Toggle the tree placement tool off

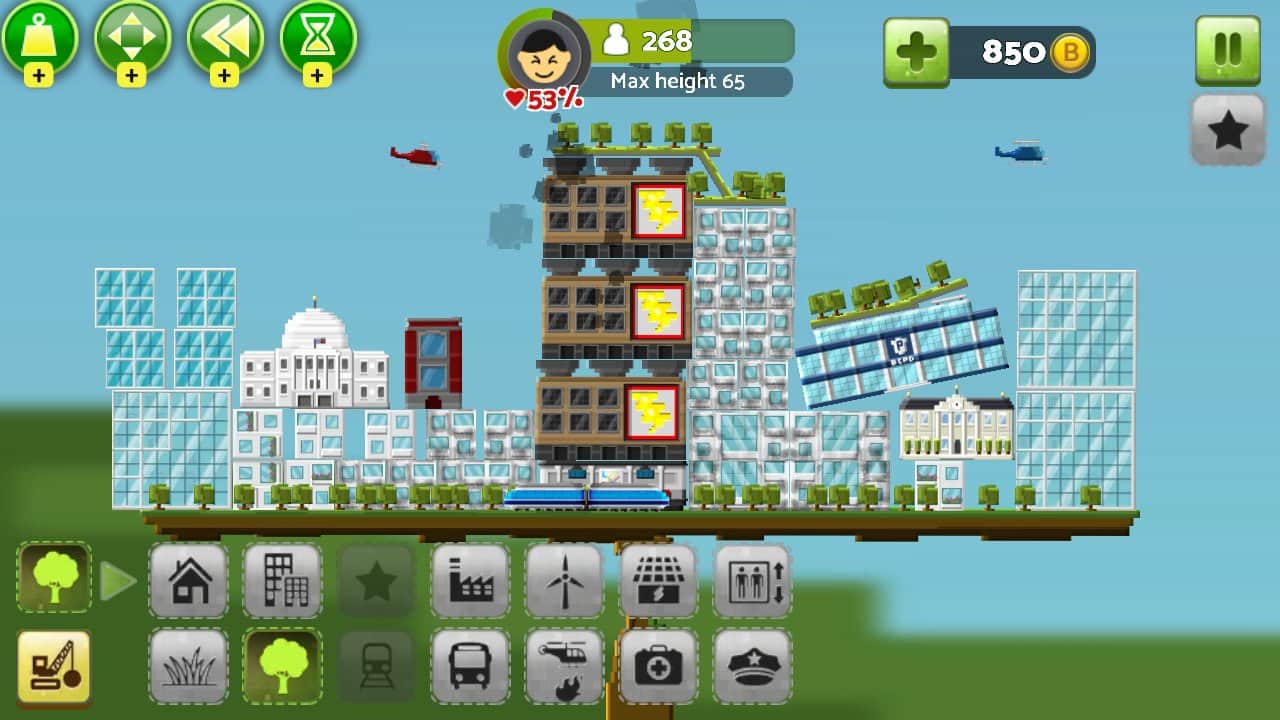(283, 666)
